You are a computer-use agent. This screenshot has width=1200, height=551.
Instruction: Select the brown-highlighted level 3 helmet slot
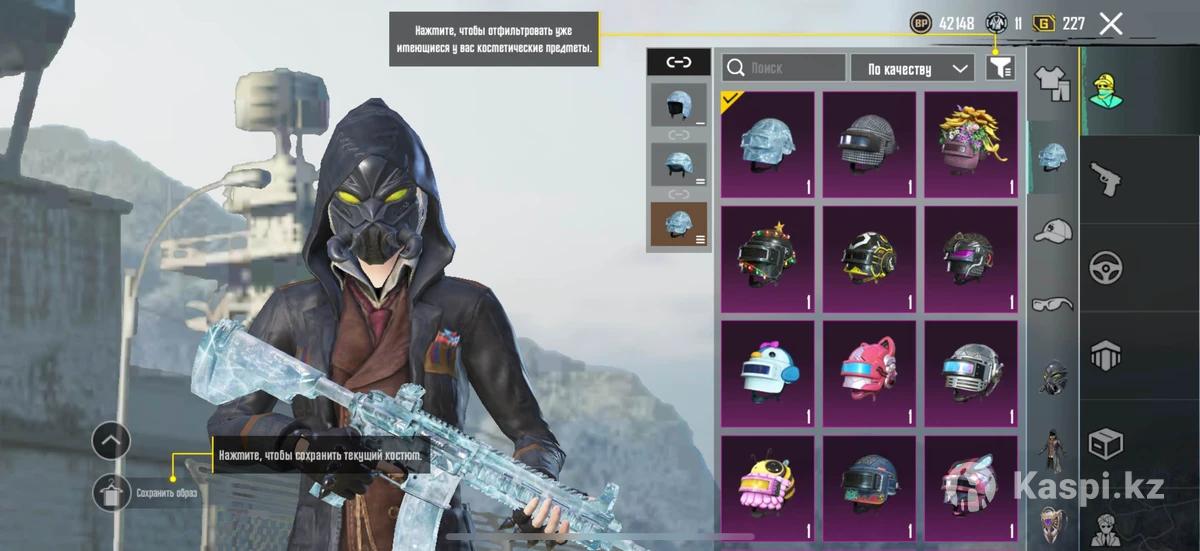(679, 224)
